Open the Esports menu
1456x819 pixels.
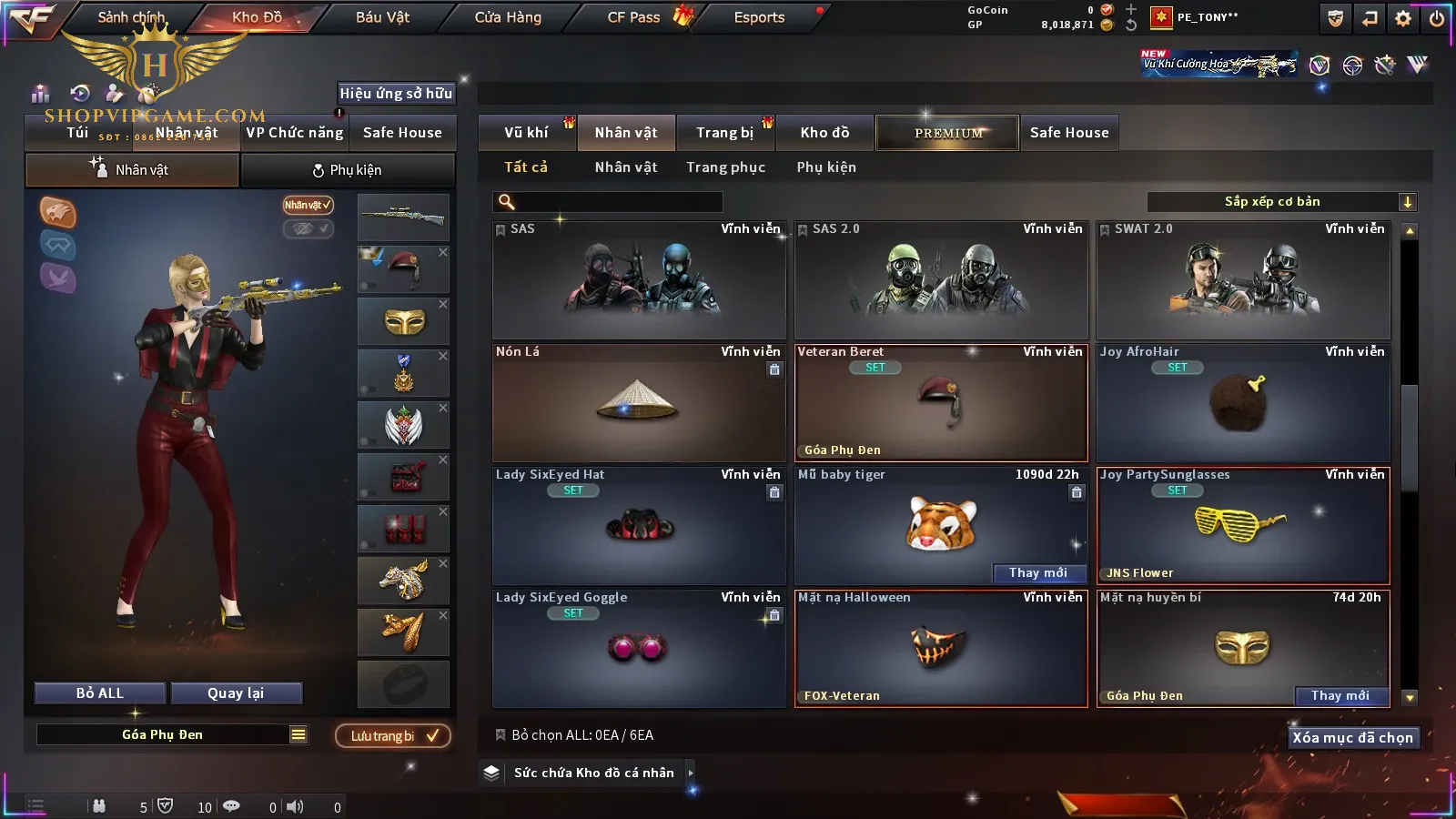click(759, 17)
